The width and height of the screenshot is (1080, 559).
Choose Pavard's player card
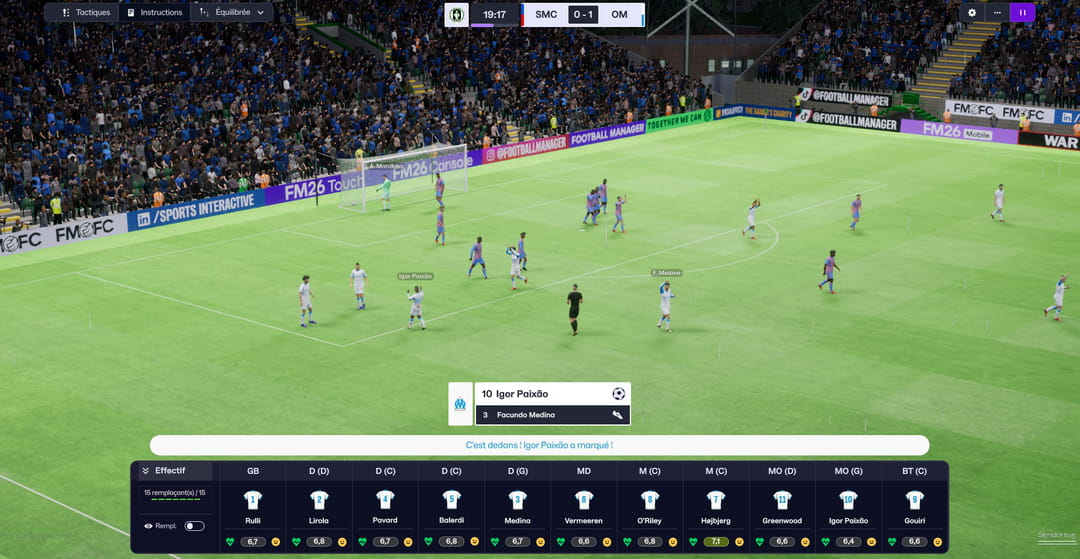click(x=385, y=500)
